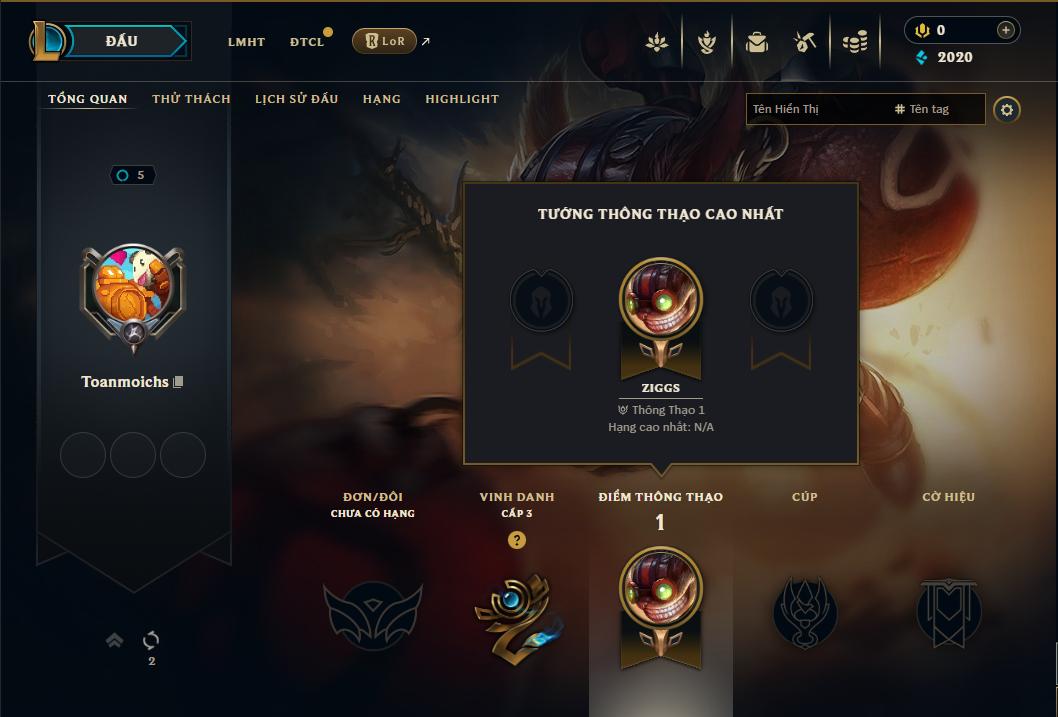The width and height of the screenshot is (1058, 717).
Task: Click the Vinh Danh question mark help
Action: point(516,540)
